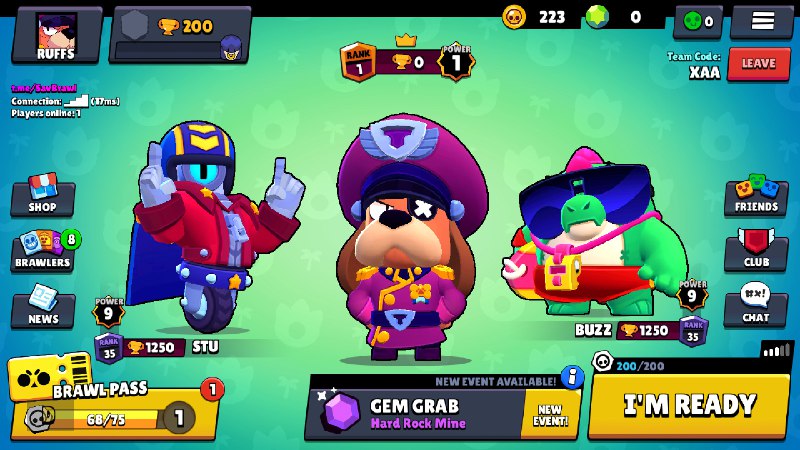
Task: Open the RUFFS player profile
Action: point(57,35)
